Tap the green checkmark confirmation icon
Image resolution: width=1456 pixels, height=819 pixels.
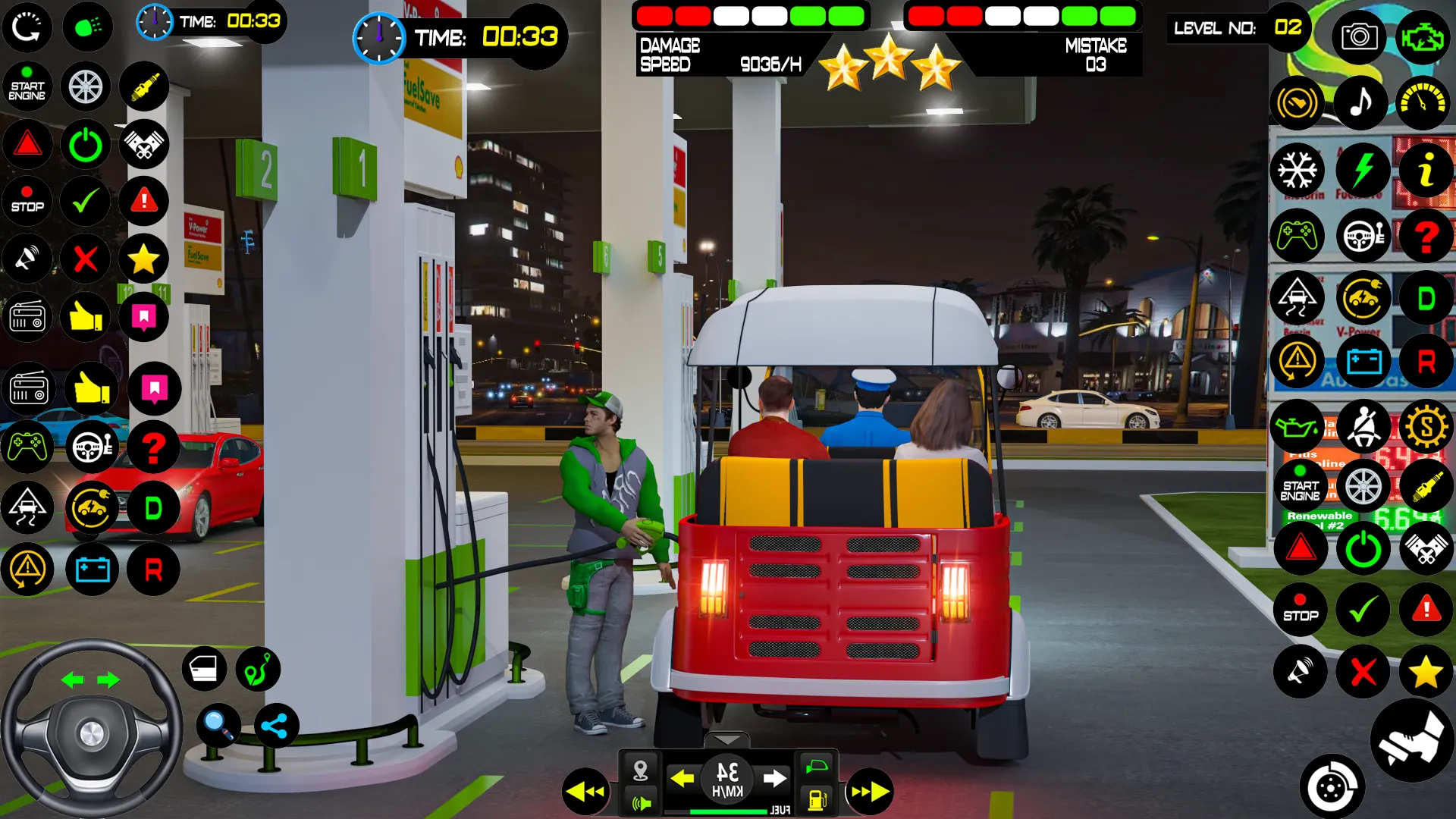pyautogui.click(x=86, y=201)
